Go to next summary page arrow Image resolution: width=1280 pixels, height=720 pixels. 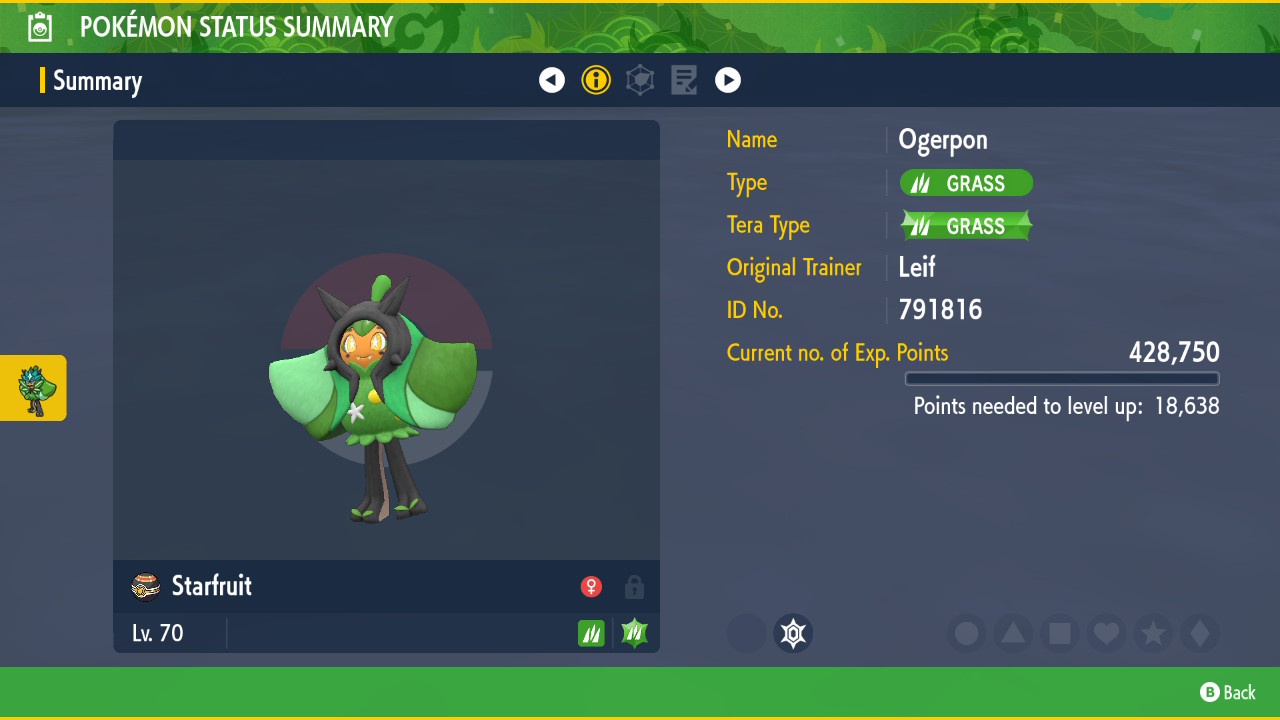[x=728, y=80]
